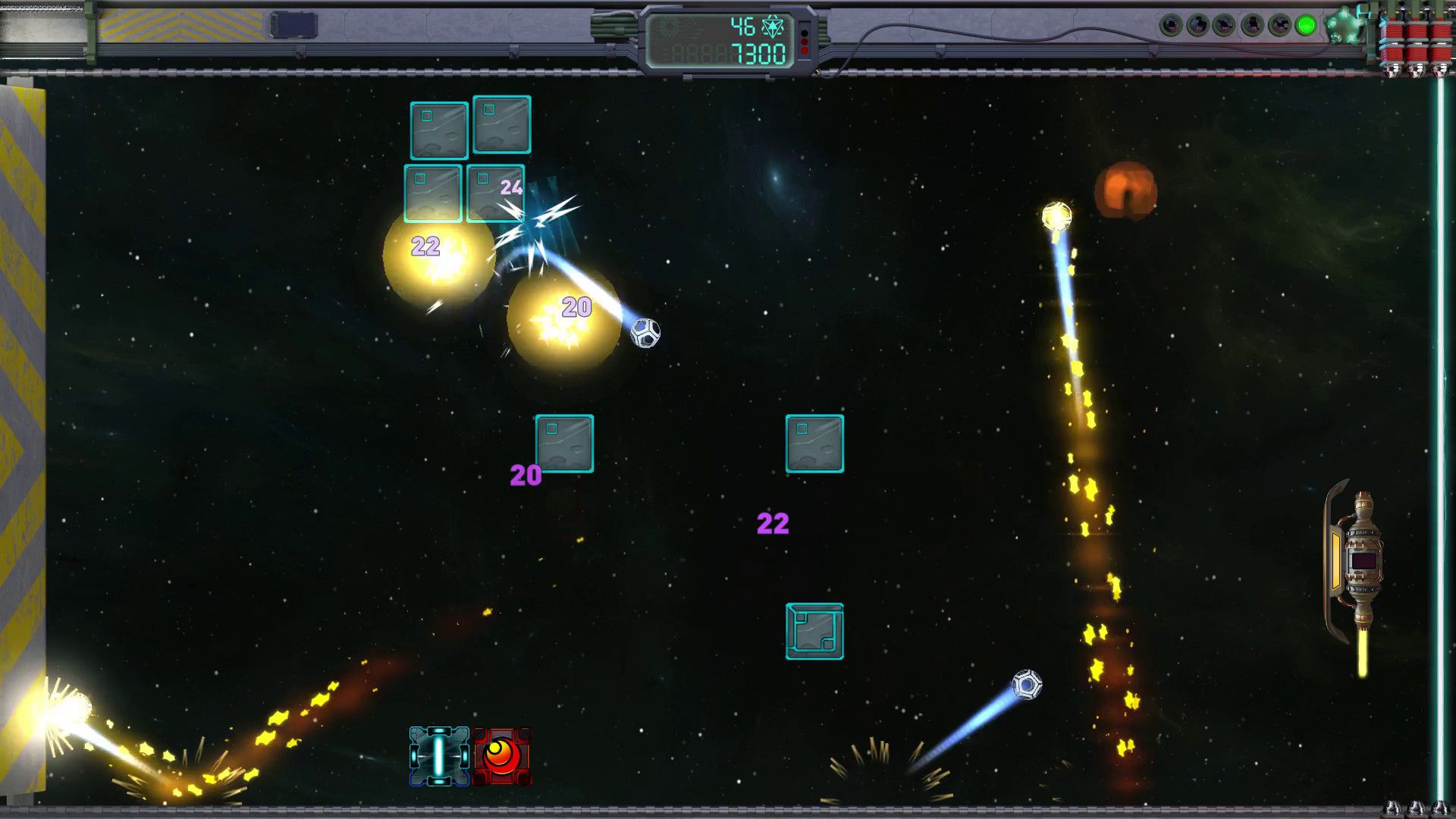Hit the asteroid block marked 20
Image resolution: width=1456 pixels, height=819 pixels.
tap(564, 442)
